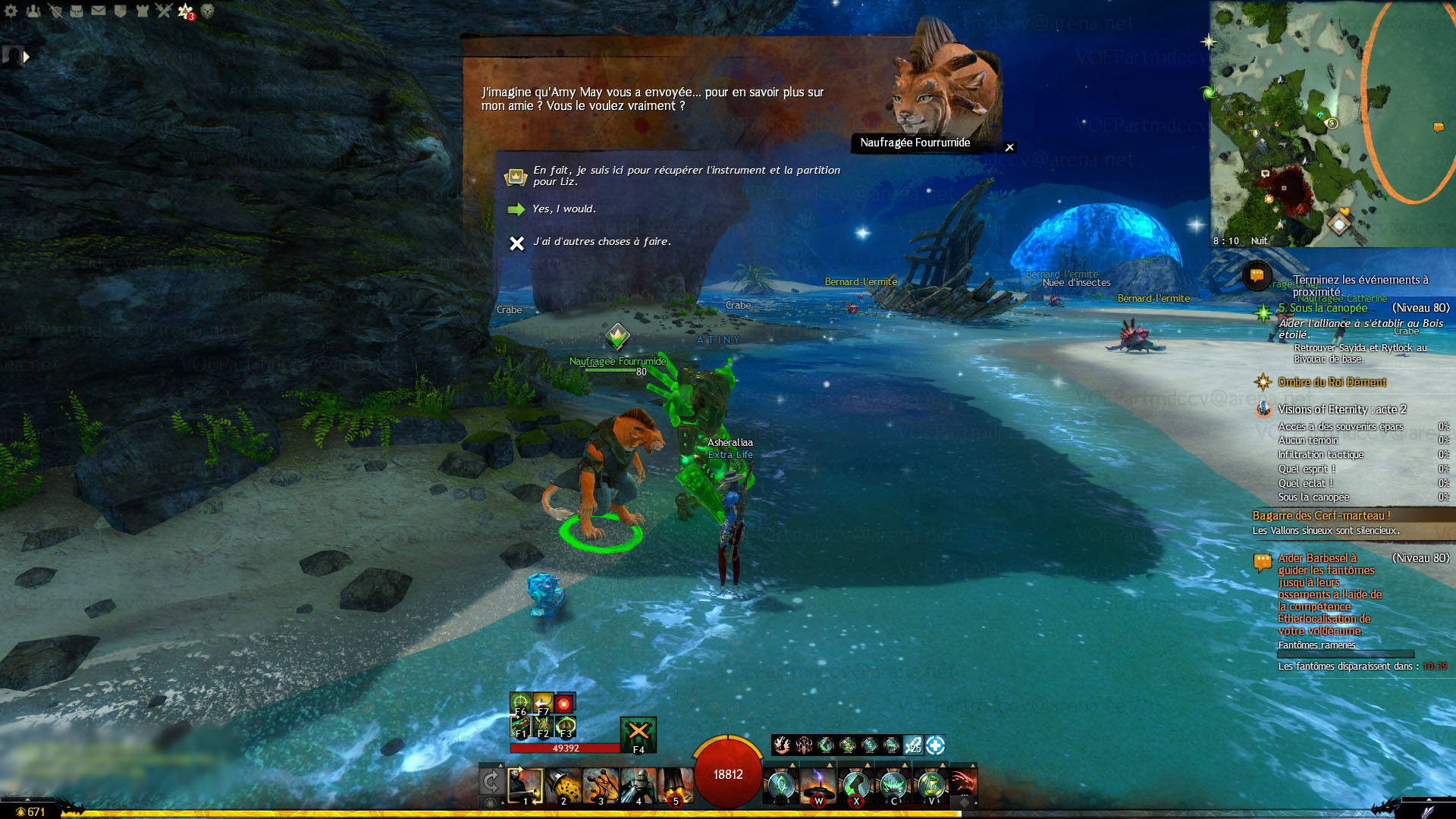Activate the F4 mech command skill

point(638,734)
